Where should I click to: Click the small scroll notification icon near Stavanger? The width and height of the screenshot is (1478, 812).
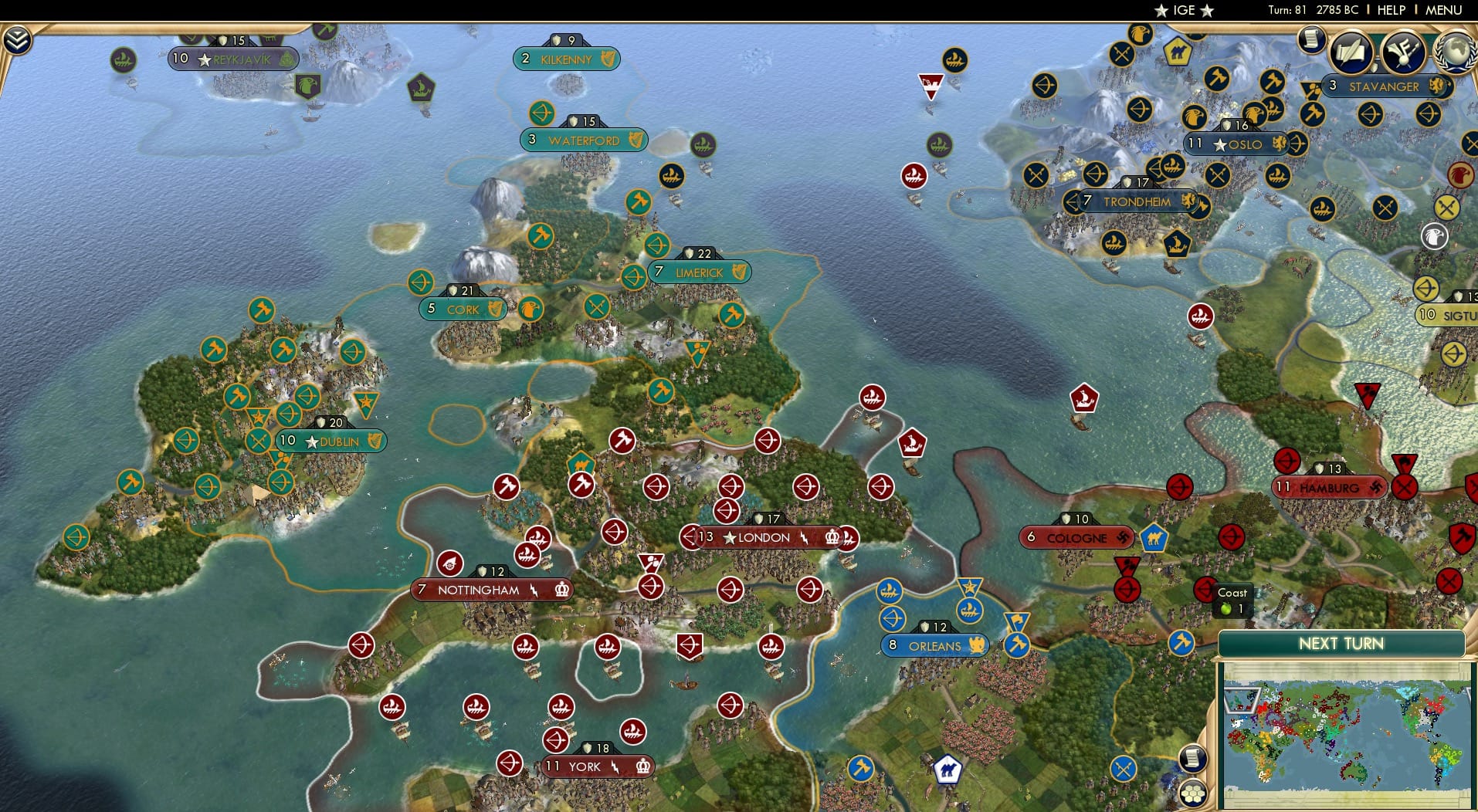(x=1310, y=40)
